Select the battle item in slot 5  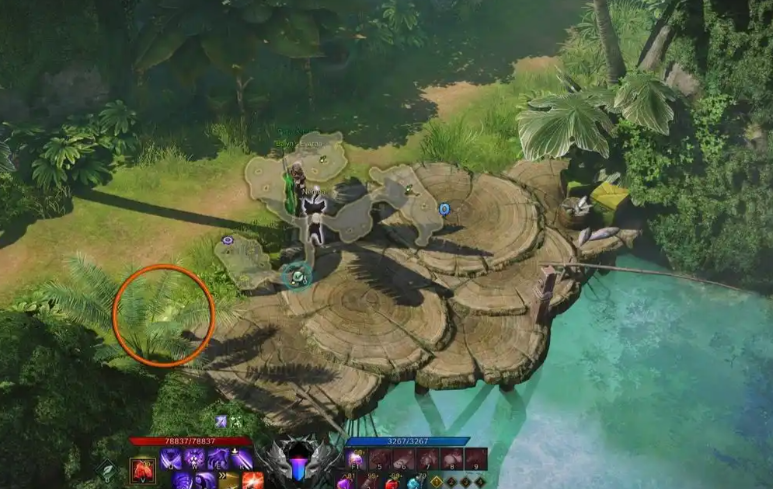(381, 460)
